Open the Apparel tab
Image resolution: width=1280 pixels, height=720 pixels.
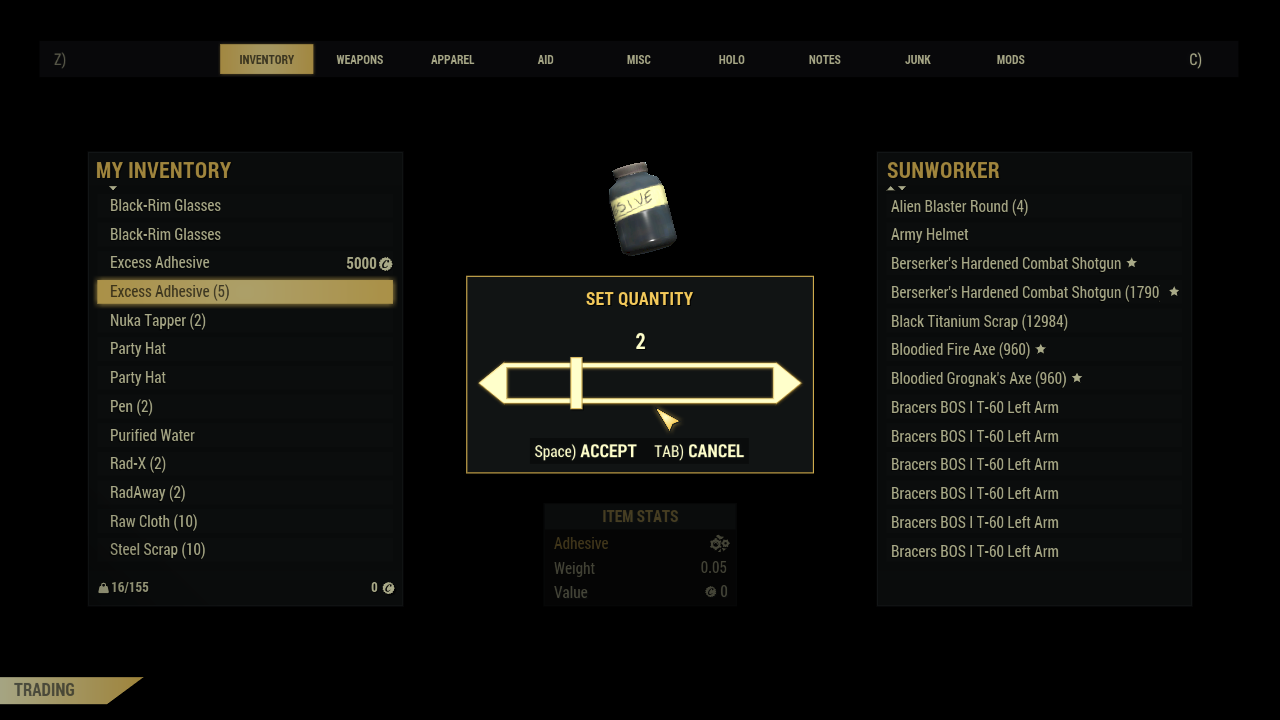pyautogui.click(x=452, y=60)
